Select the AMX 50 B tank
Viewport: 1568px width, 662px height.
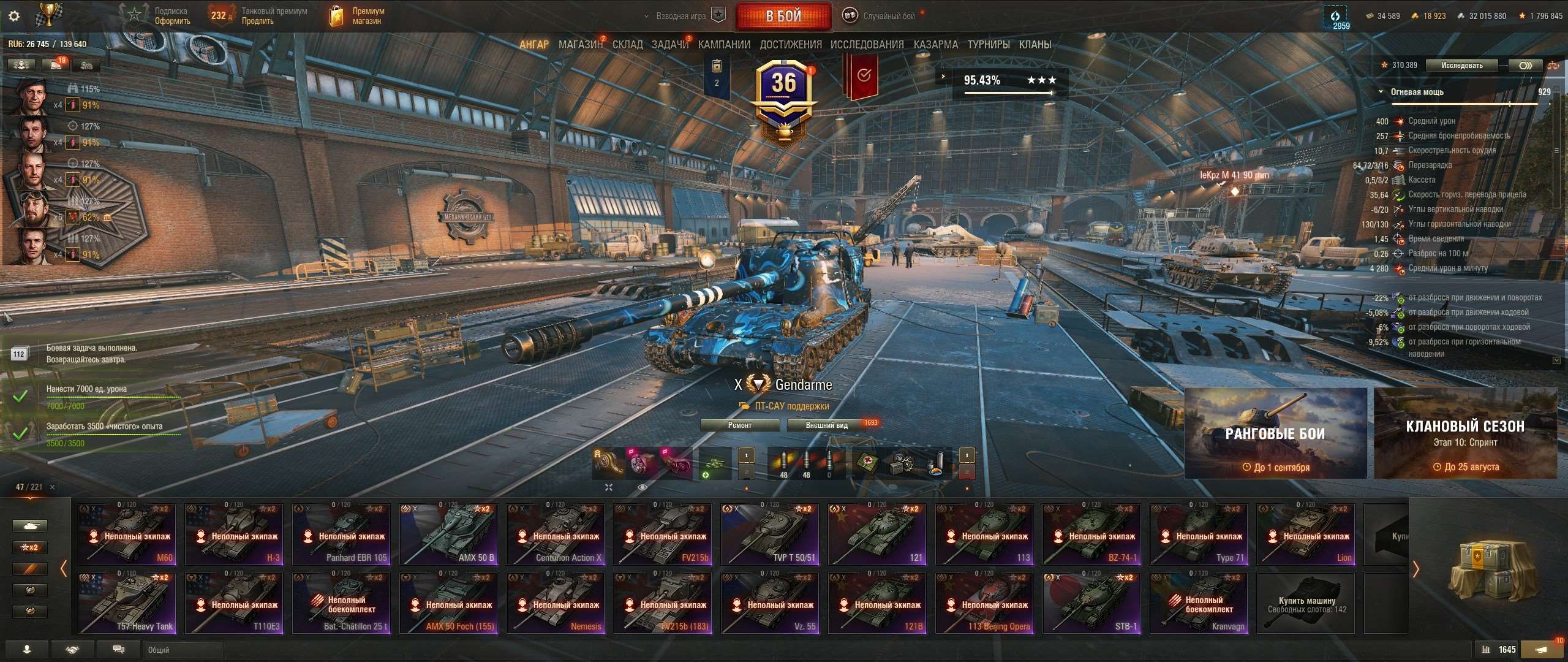[448, 535]
